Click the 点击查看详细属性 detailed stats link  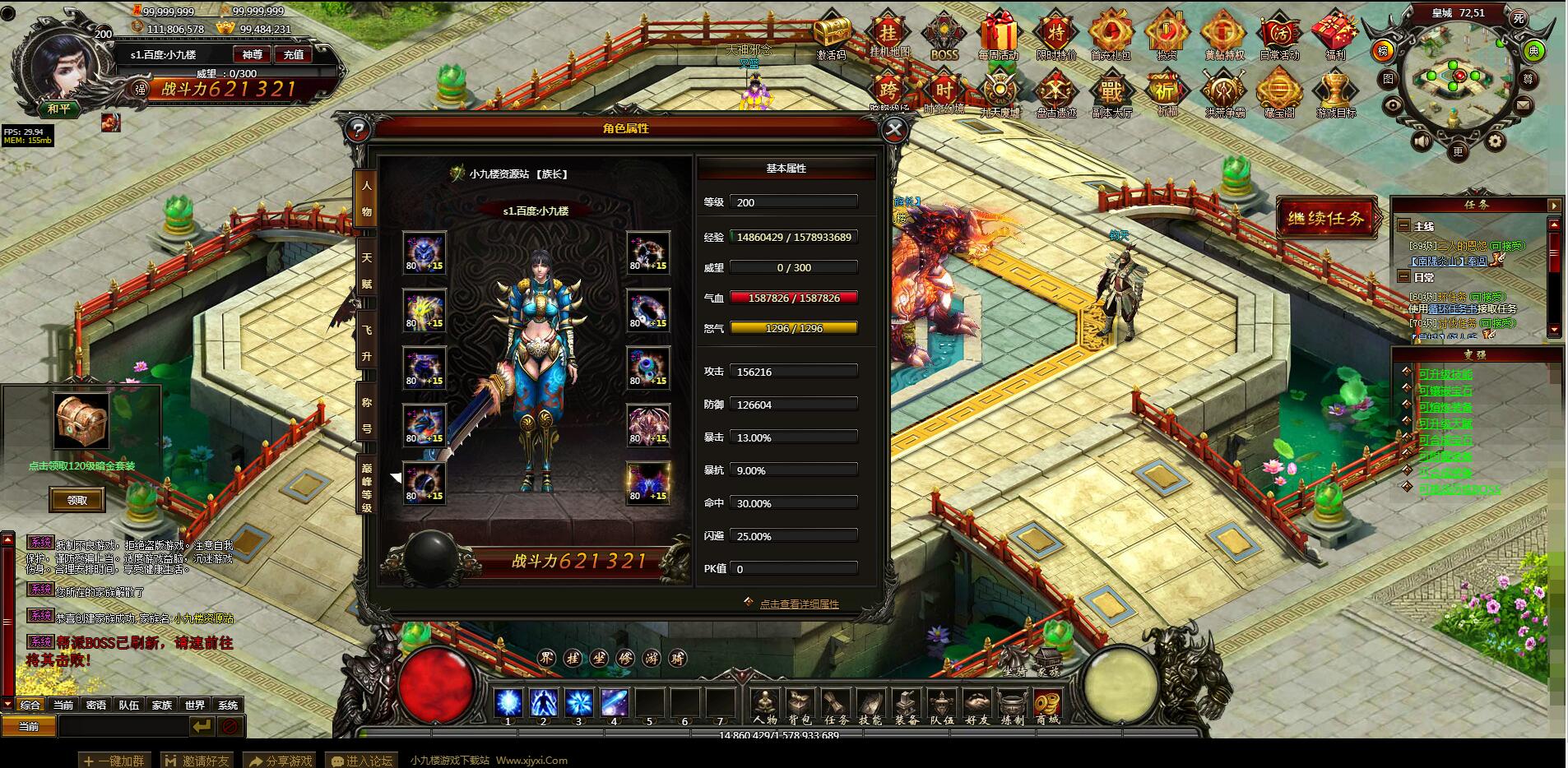point(798,604)
